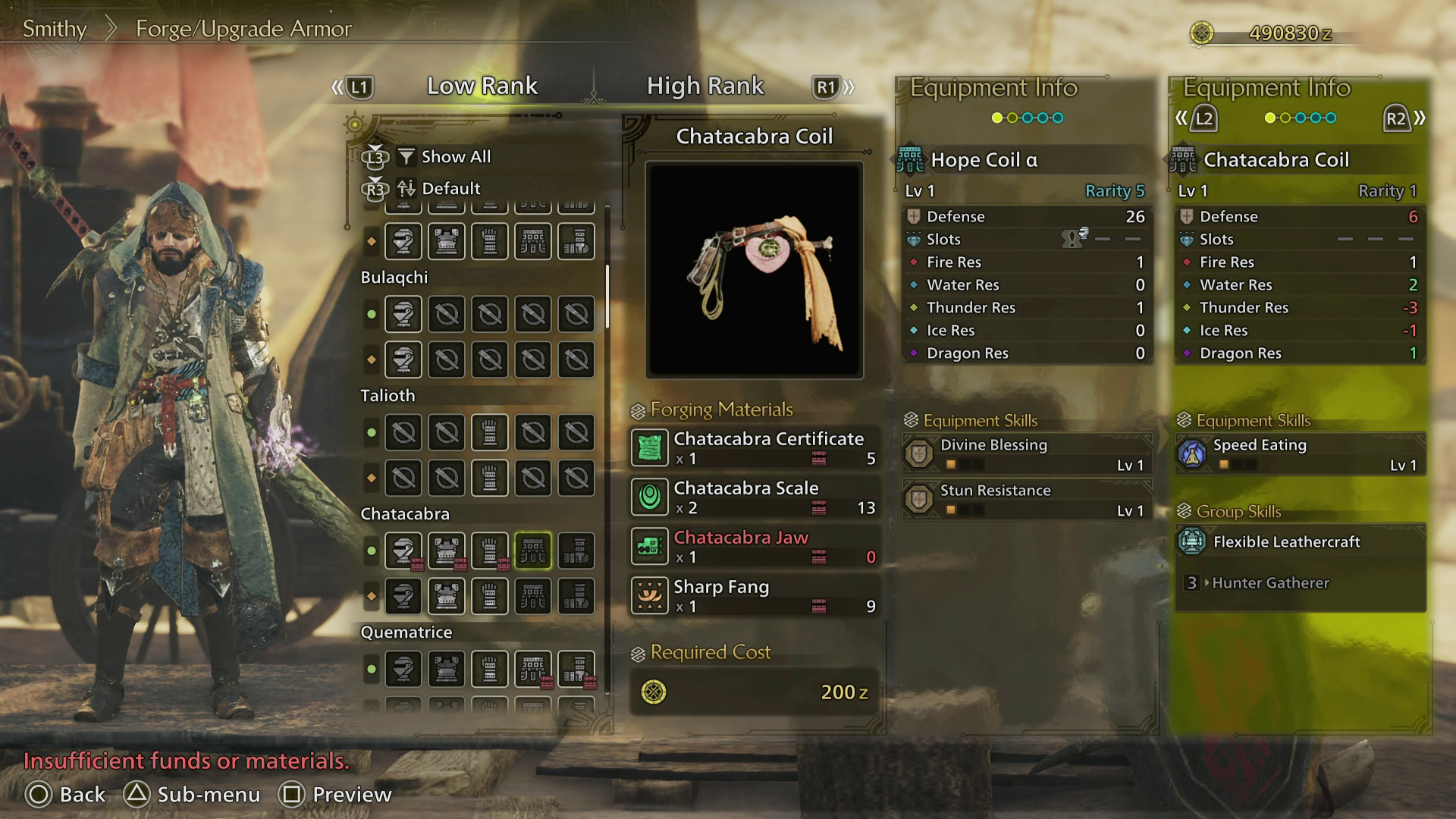The height and width of the screenshot is (819, 1456).
Task: Click the highlighted Chatacabra Coil waist icon
Action: (x=533, y=550)
